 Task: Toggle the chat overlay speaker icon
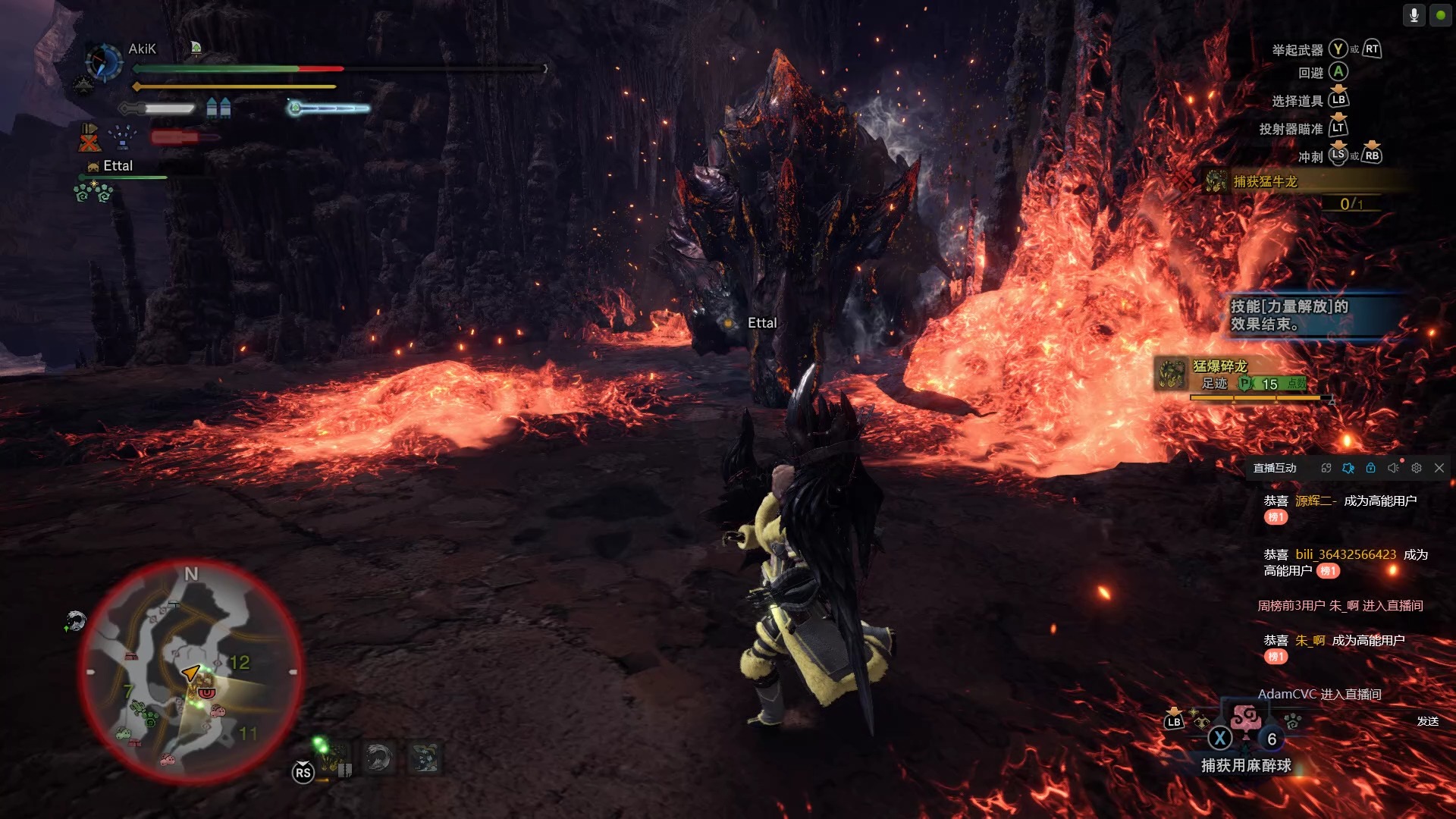(x=1393, y=469)
